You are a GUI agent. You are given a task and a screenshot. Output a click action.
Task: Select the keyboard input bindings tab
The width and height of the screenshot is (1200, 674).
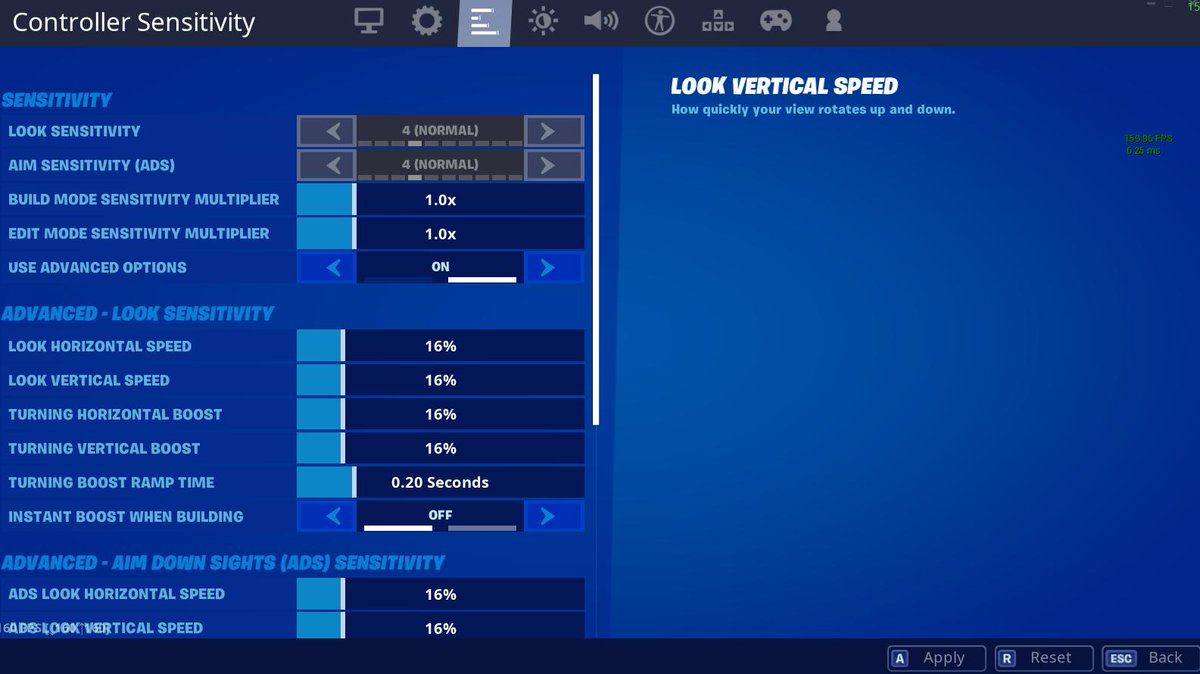(717, 21)
